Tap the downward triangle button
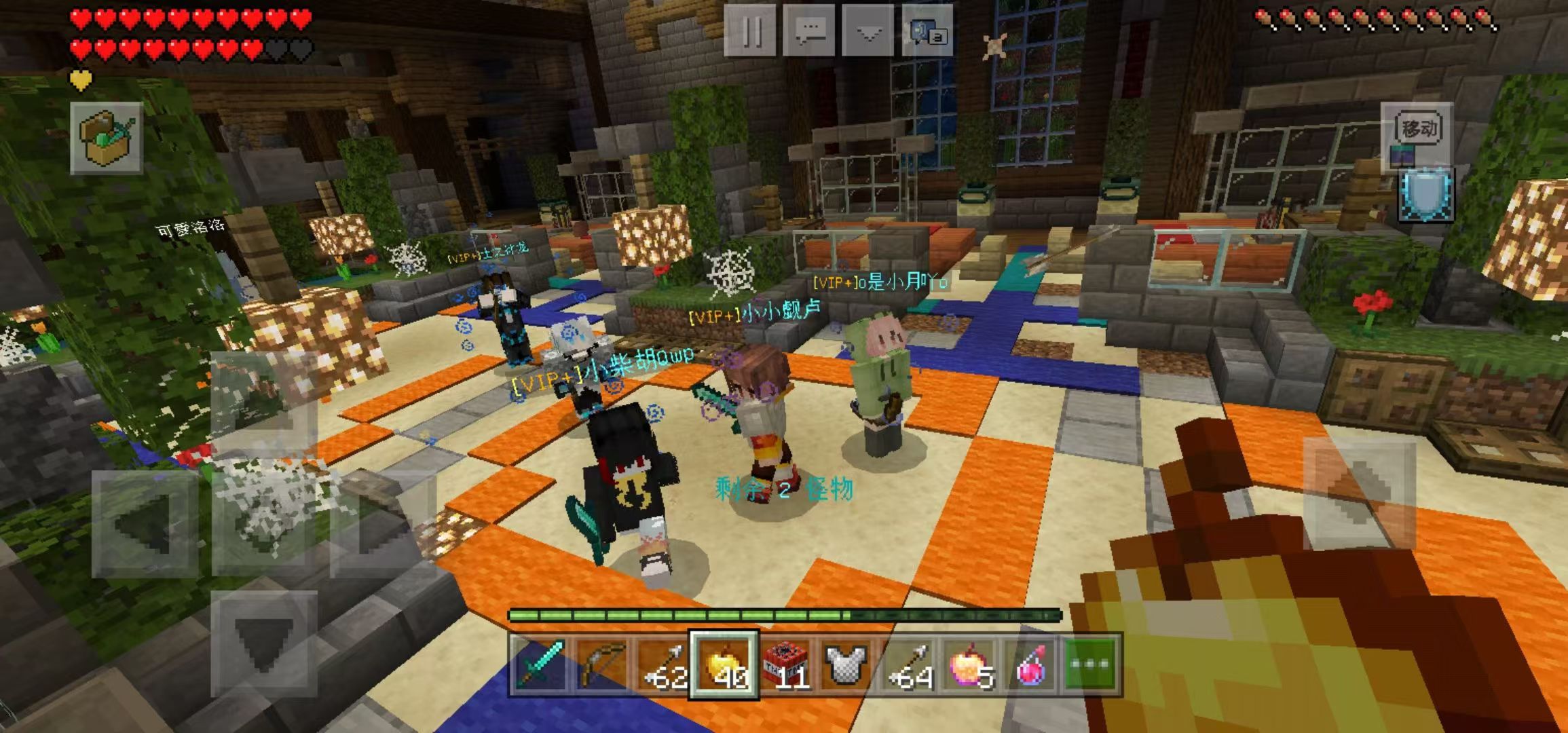Image resolution: width=1568 pixels, height=733 pixels. 868,31
